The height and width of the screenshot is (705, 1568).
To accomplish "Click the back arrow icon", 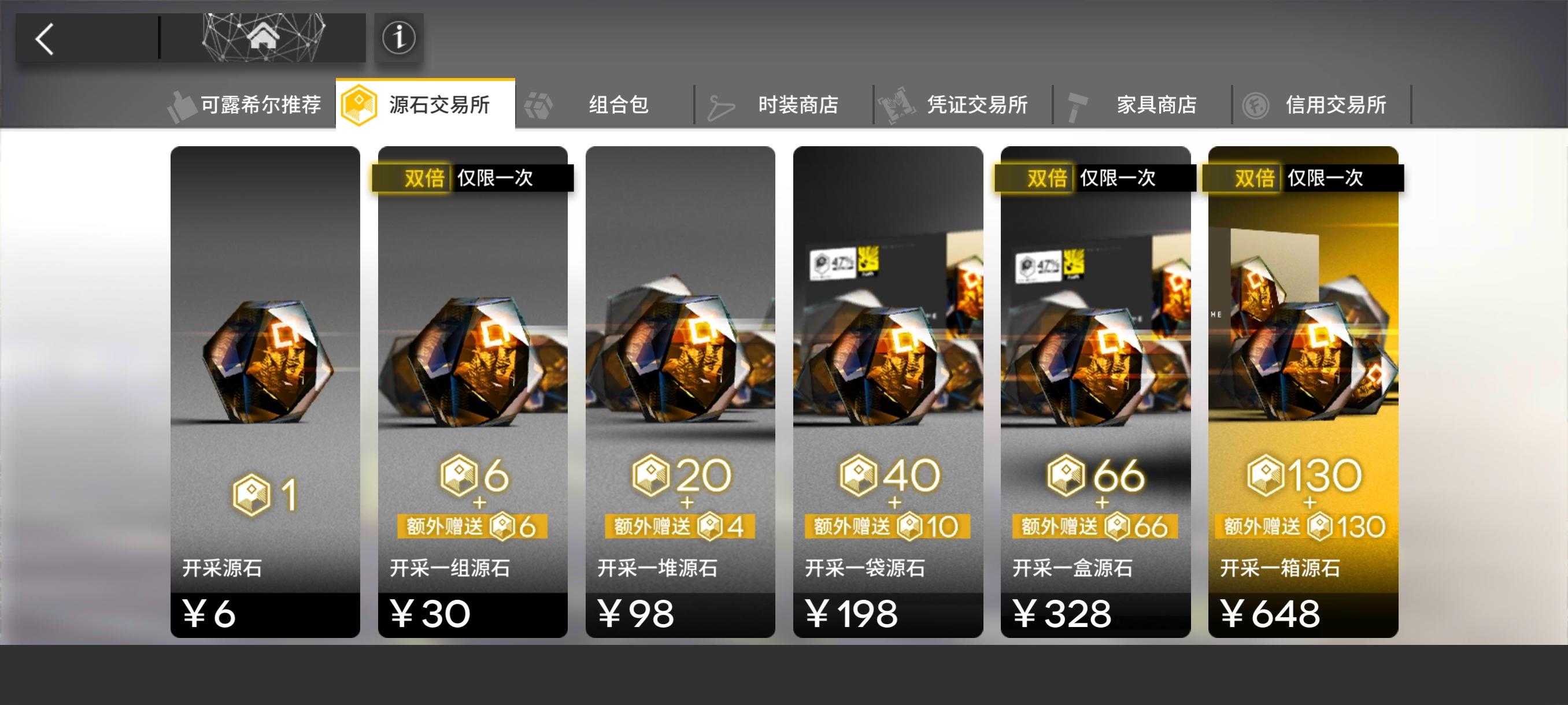I will (44, 38).
